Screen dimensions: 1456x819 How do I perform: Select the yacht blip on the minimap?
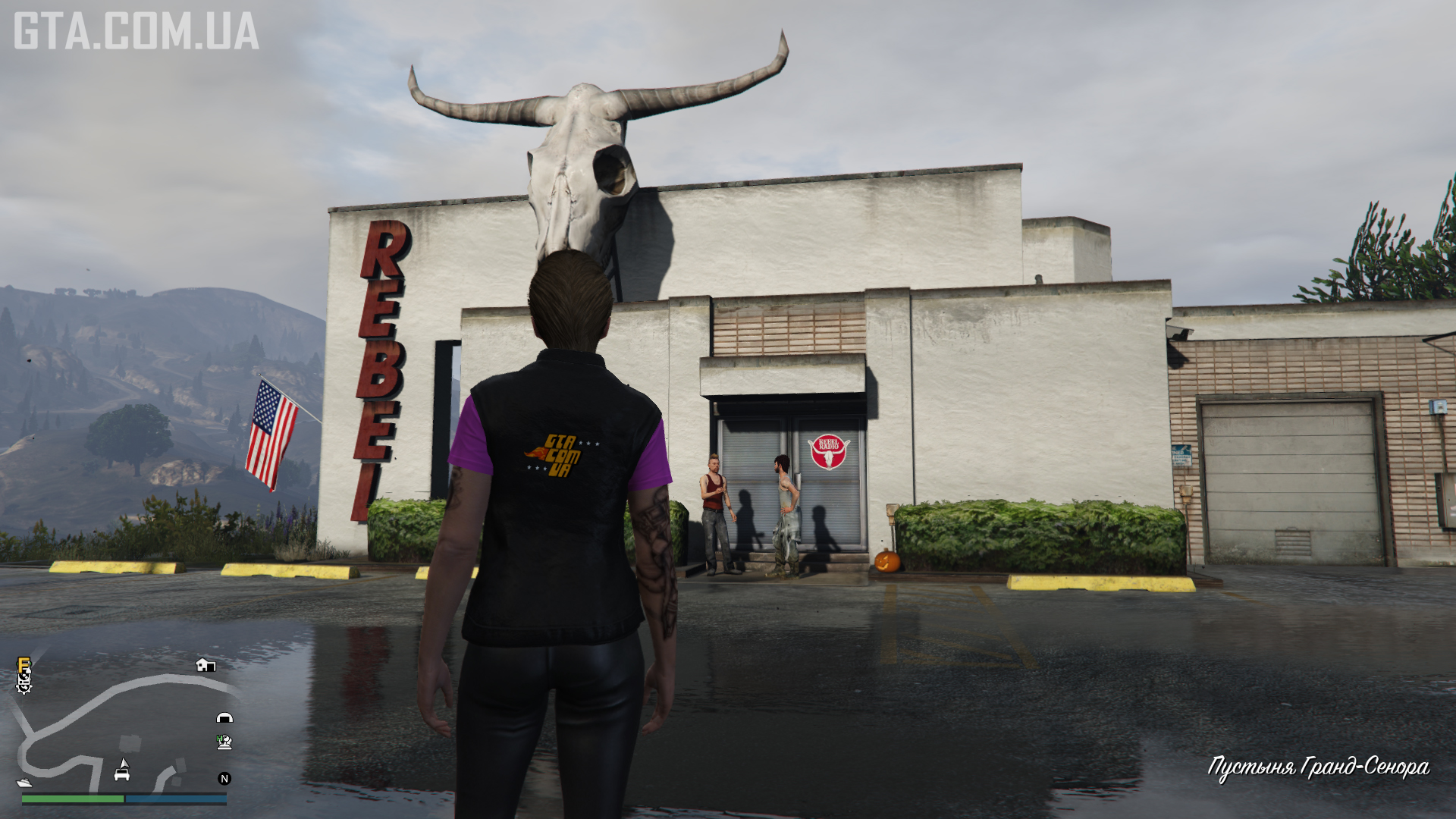click(x=24, y=782)
